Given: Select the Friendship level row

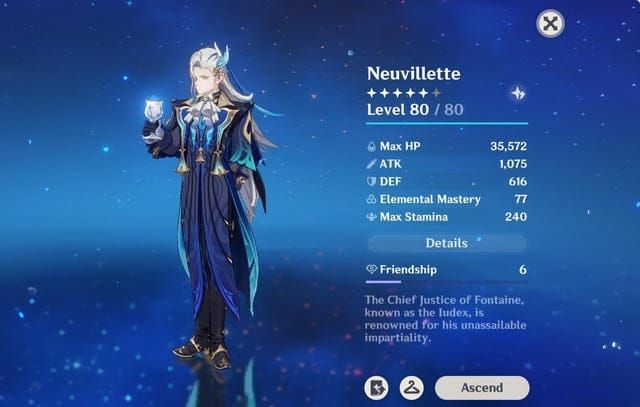Looking at the screenshot, I should point(446,270).
